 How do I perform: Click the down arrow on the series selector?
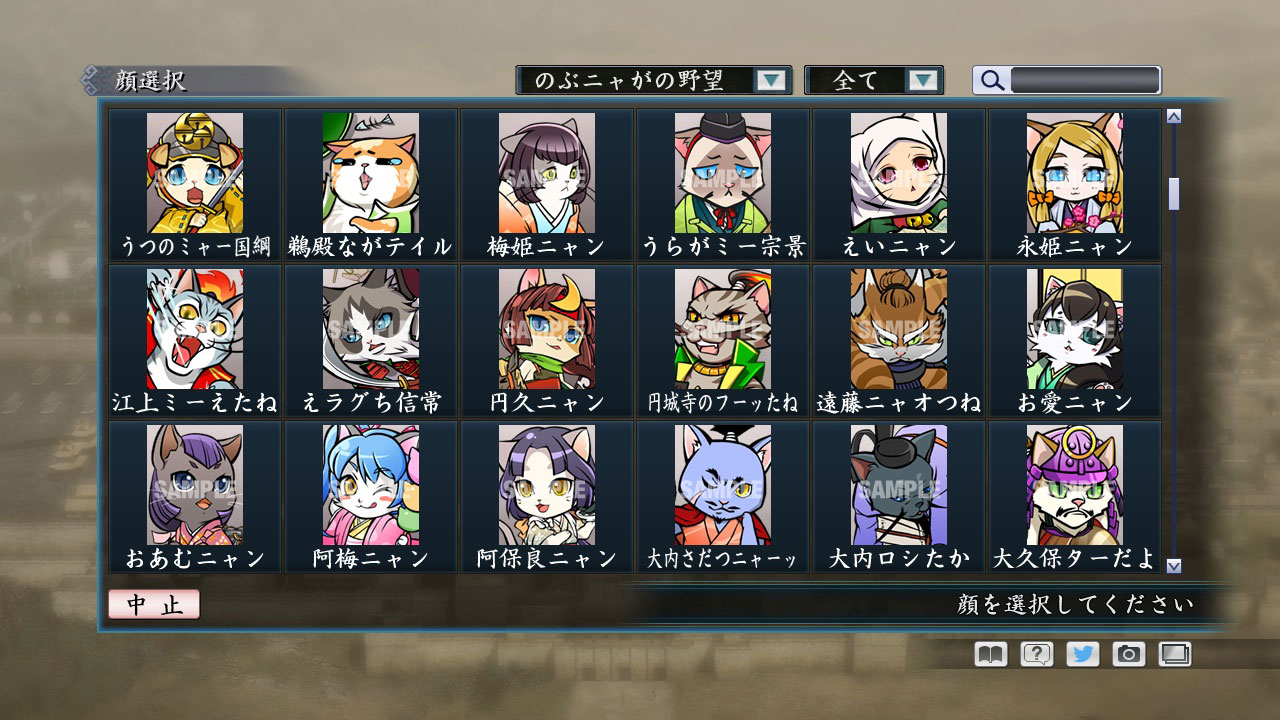tap(771, 78)
